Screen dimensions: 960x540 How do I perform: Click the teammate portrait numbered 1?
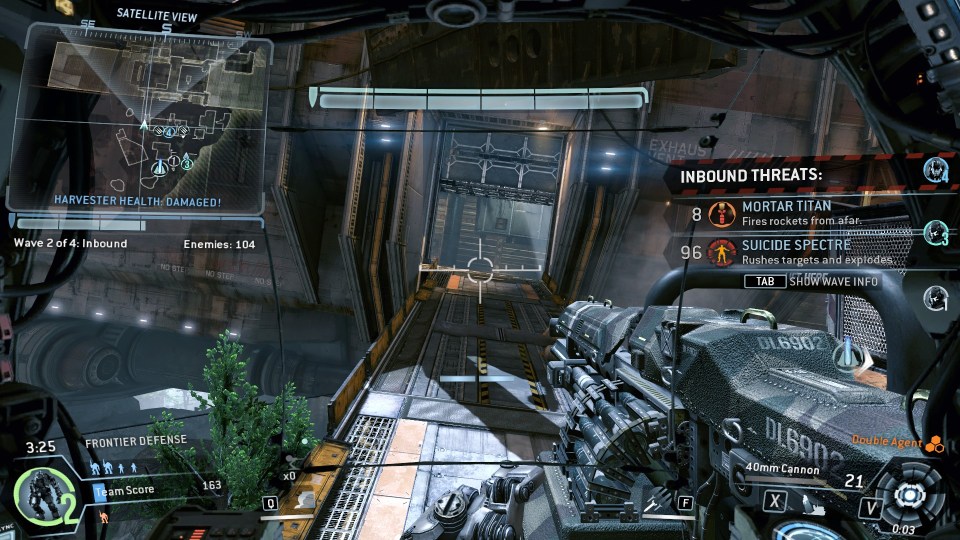pos(937,296)
